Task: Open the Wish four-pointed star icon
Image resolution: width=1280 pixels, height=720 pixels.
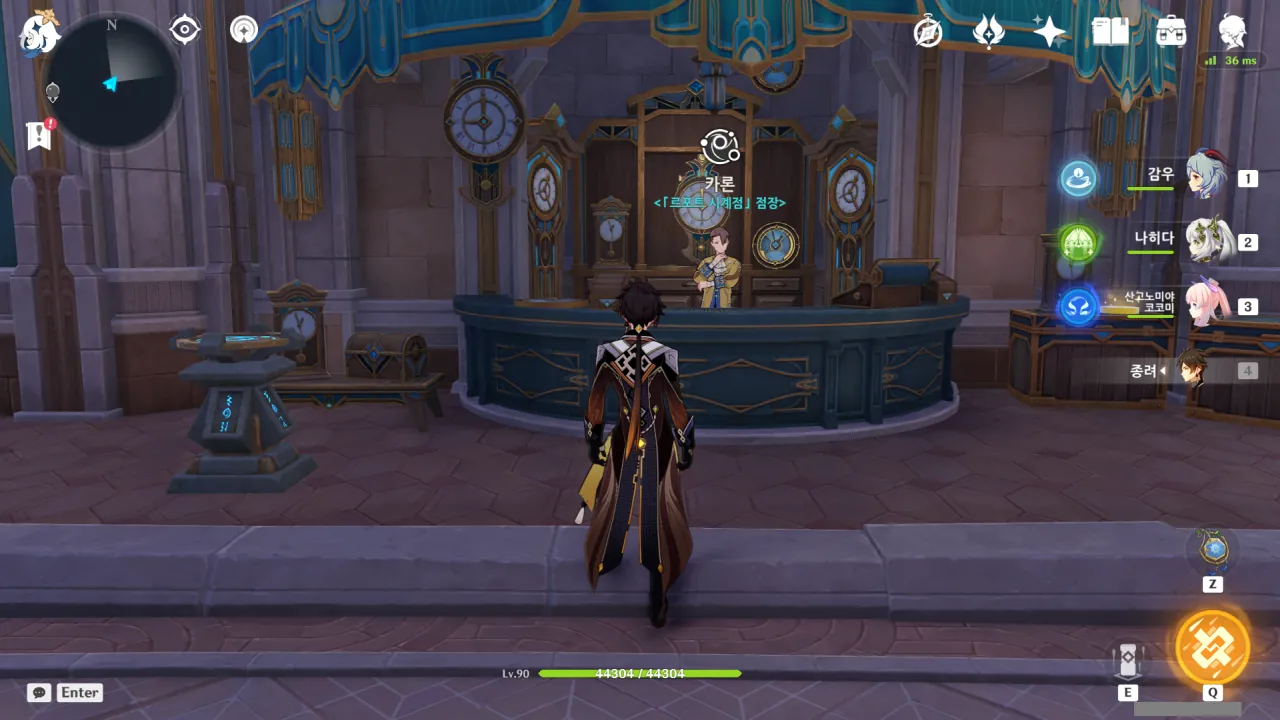Action: pos(1049,32)
